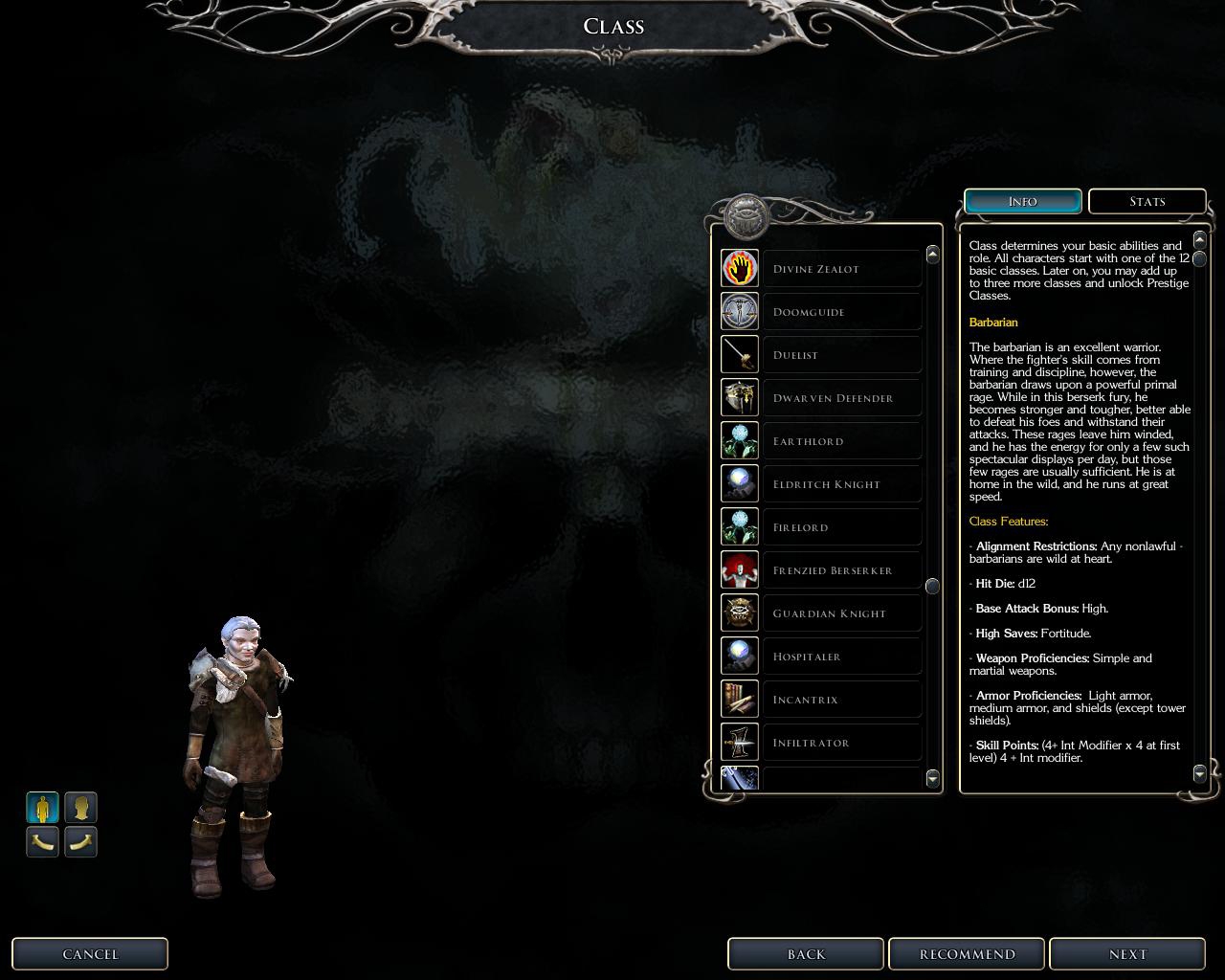Pick the Duelist class
Screen dimensions: 1225x980
click(x=841, y=355)
